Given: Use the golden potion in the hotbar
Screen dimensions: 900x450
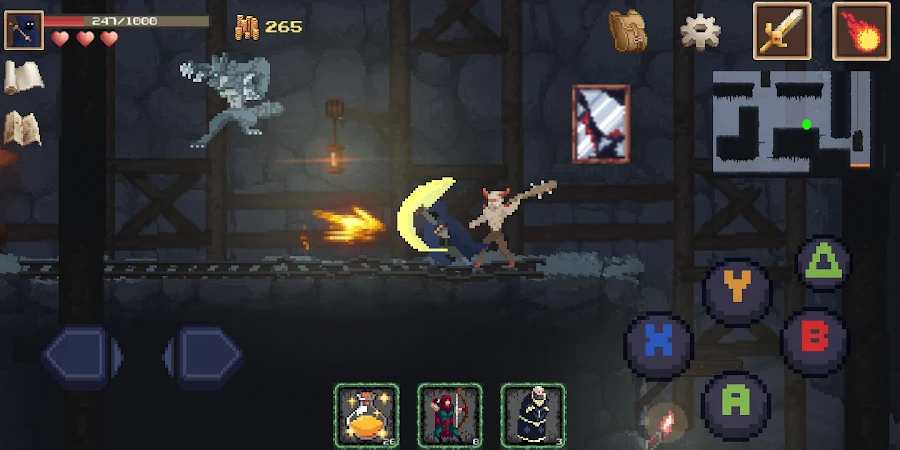Looking at the screenshot, I should coord(366,414).
